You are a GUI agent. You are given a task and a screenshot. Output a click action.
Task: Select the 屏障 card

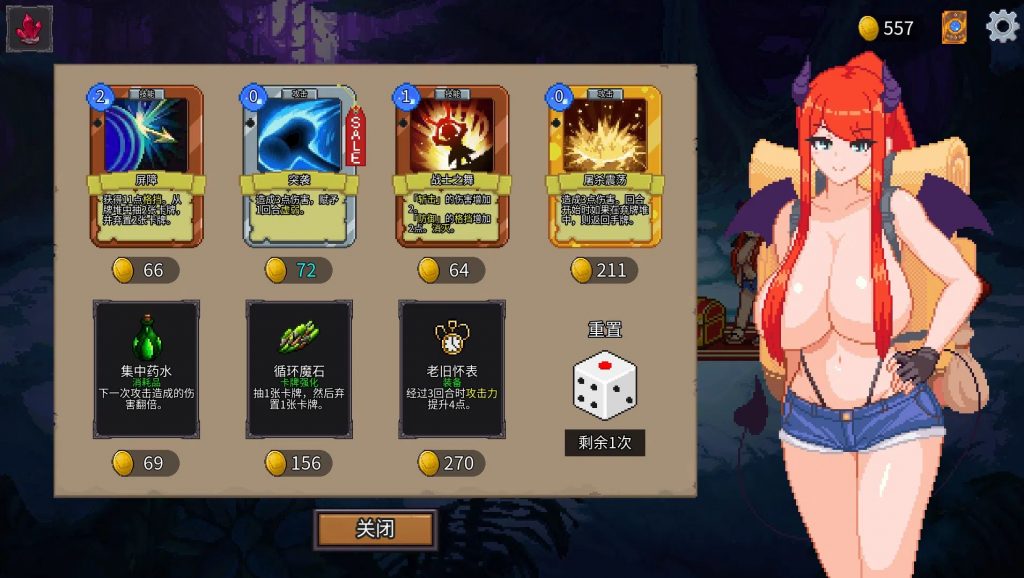(146, 165)
